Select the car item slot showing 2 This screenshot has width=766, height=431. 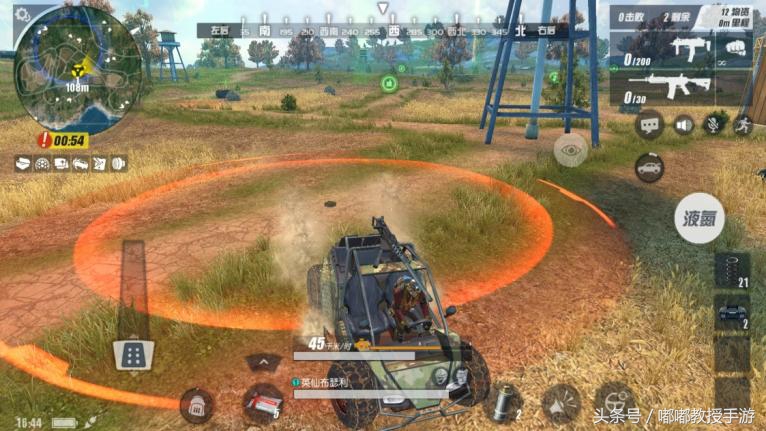click(x=733, y=313)
